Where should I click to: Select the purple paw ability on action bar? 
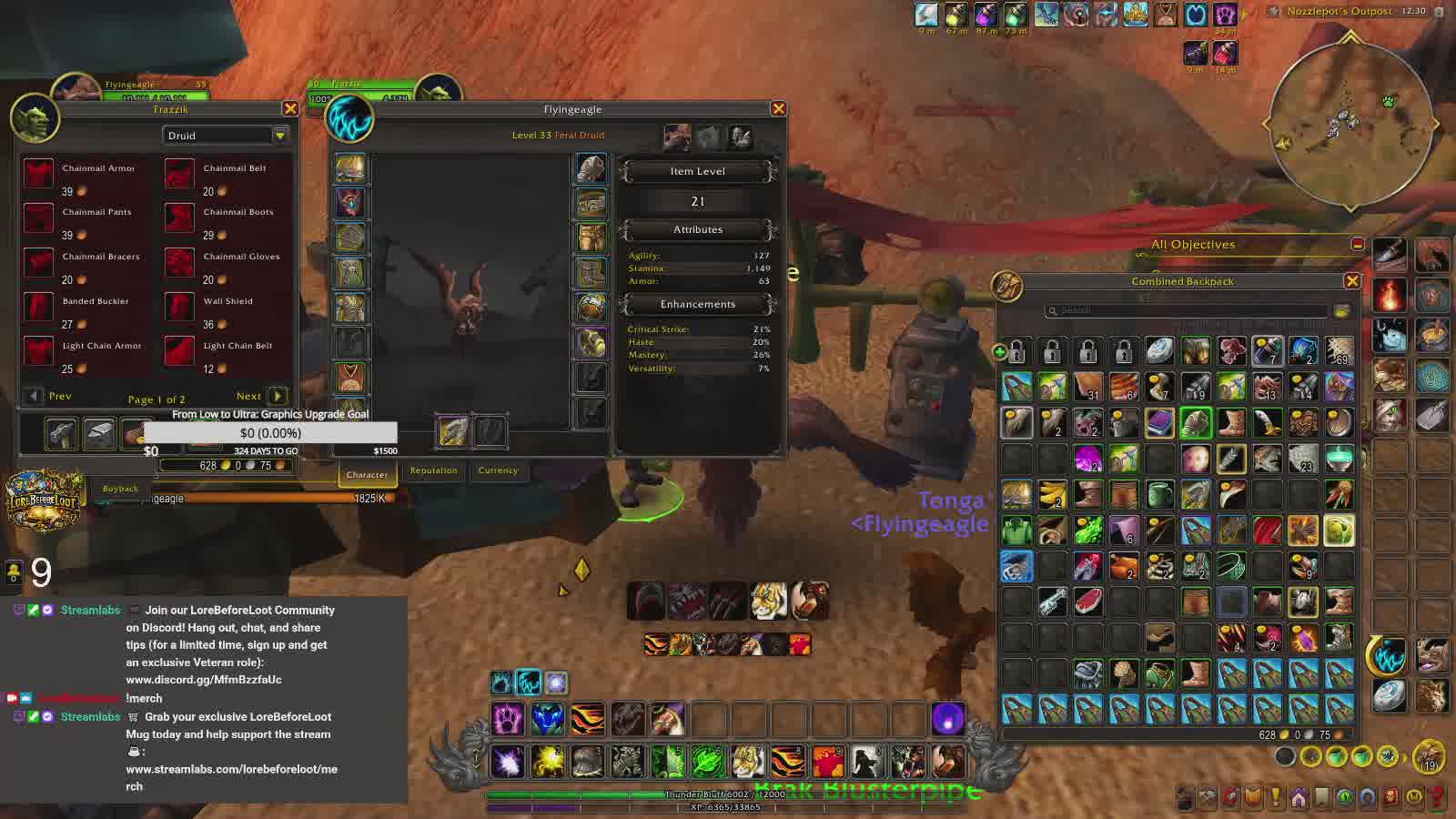(508, 719)
